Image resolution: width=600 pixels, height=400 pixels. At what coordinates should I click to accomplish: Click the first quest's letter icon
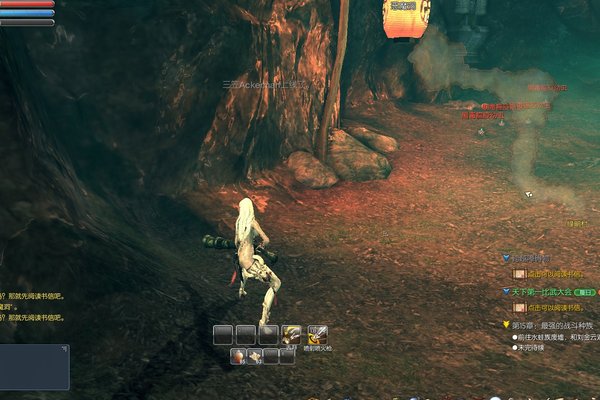(x=519, y=273)
